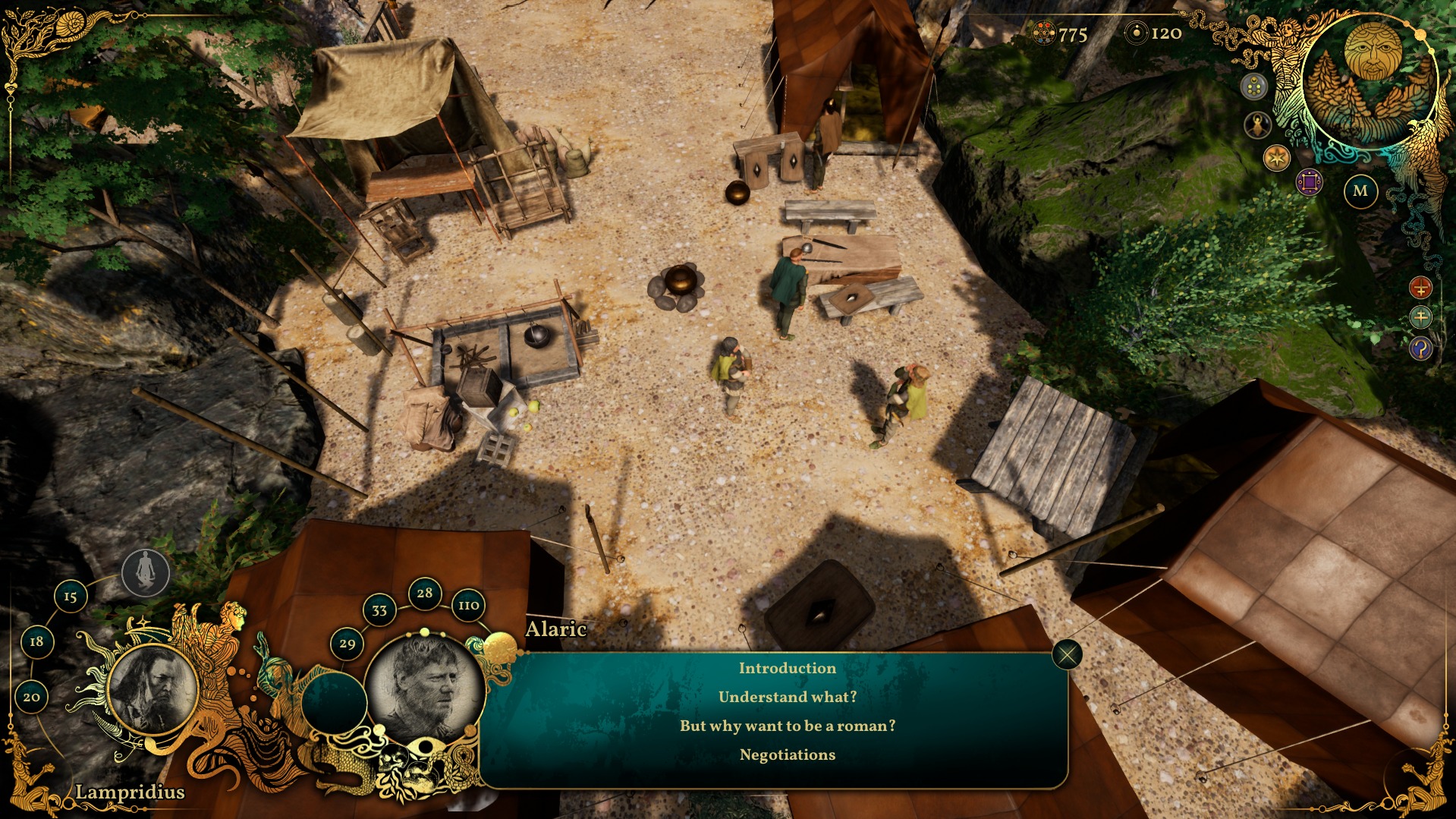Viewport: 1456px width, 819px height.
Task: Select the orange star icon
Action: tap(1277, 158)
